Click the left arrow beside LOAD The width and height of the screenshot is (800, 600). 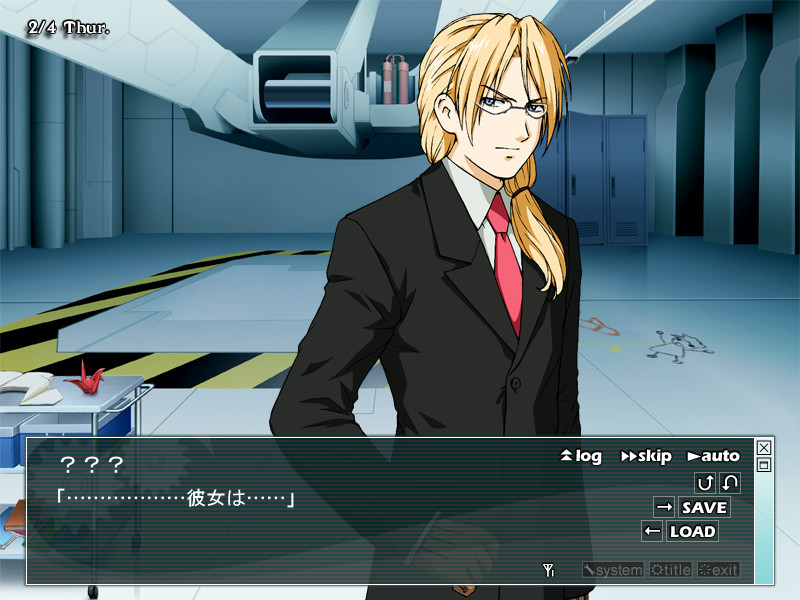[652, 531]
